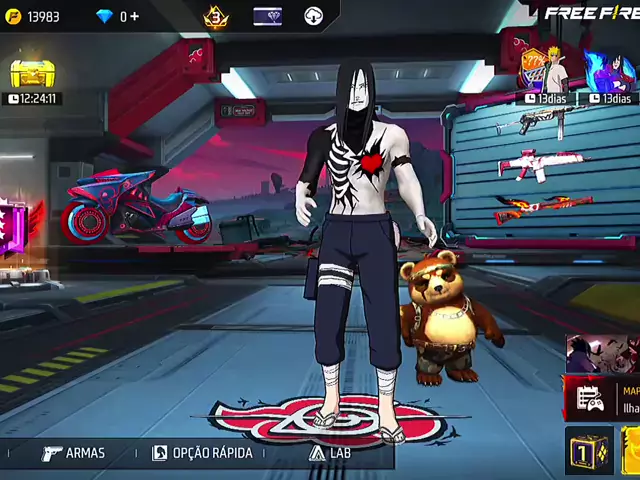Open the purple number 1 cube
Viewport: 640px width, 480px height.
click(588, 451)
